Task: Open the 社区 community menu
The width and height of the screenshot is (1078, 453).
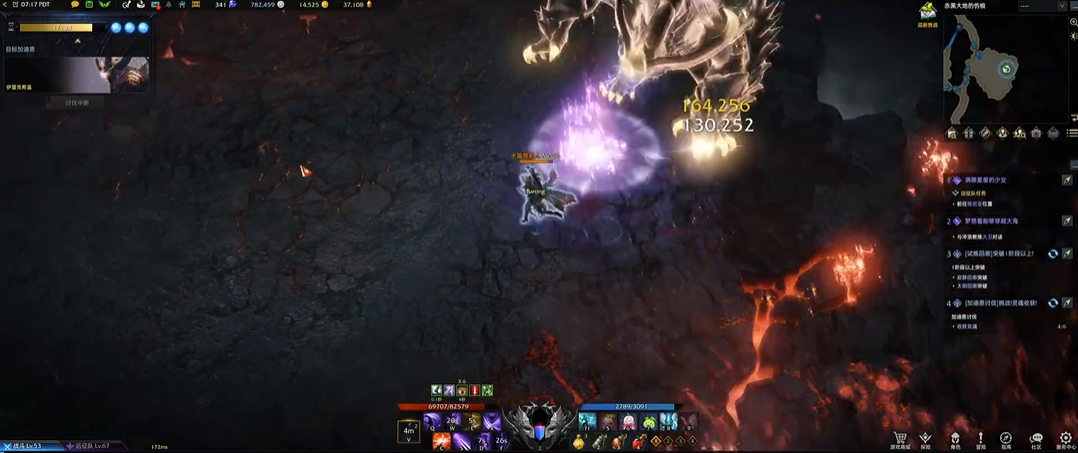Action: click(x=1036, y=439)
